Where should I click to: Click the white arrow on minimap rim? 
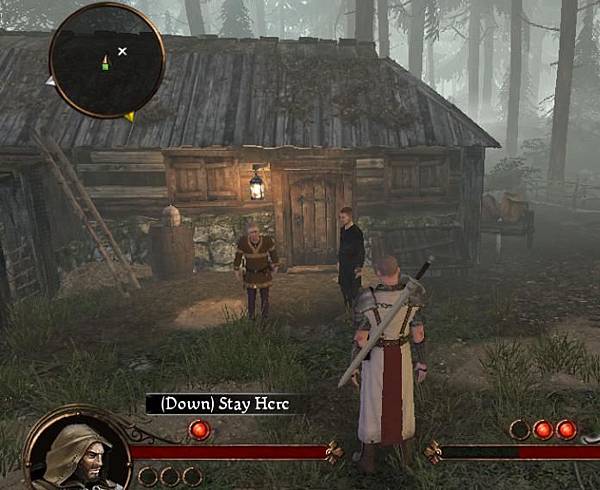pos(50,81)
